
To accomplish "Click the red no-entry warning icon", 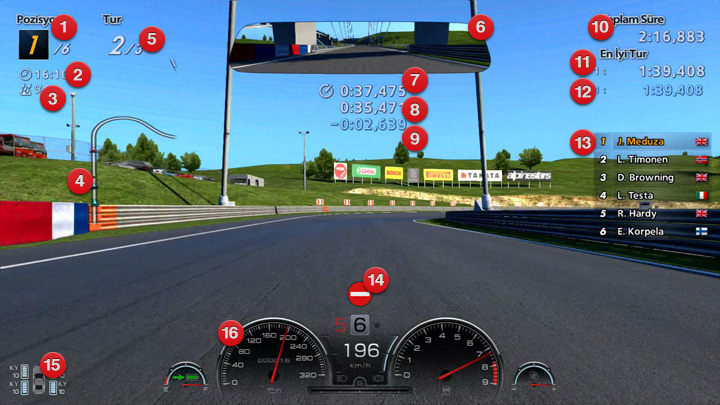I will [x=359, y=295].
